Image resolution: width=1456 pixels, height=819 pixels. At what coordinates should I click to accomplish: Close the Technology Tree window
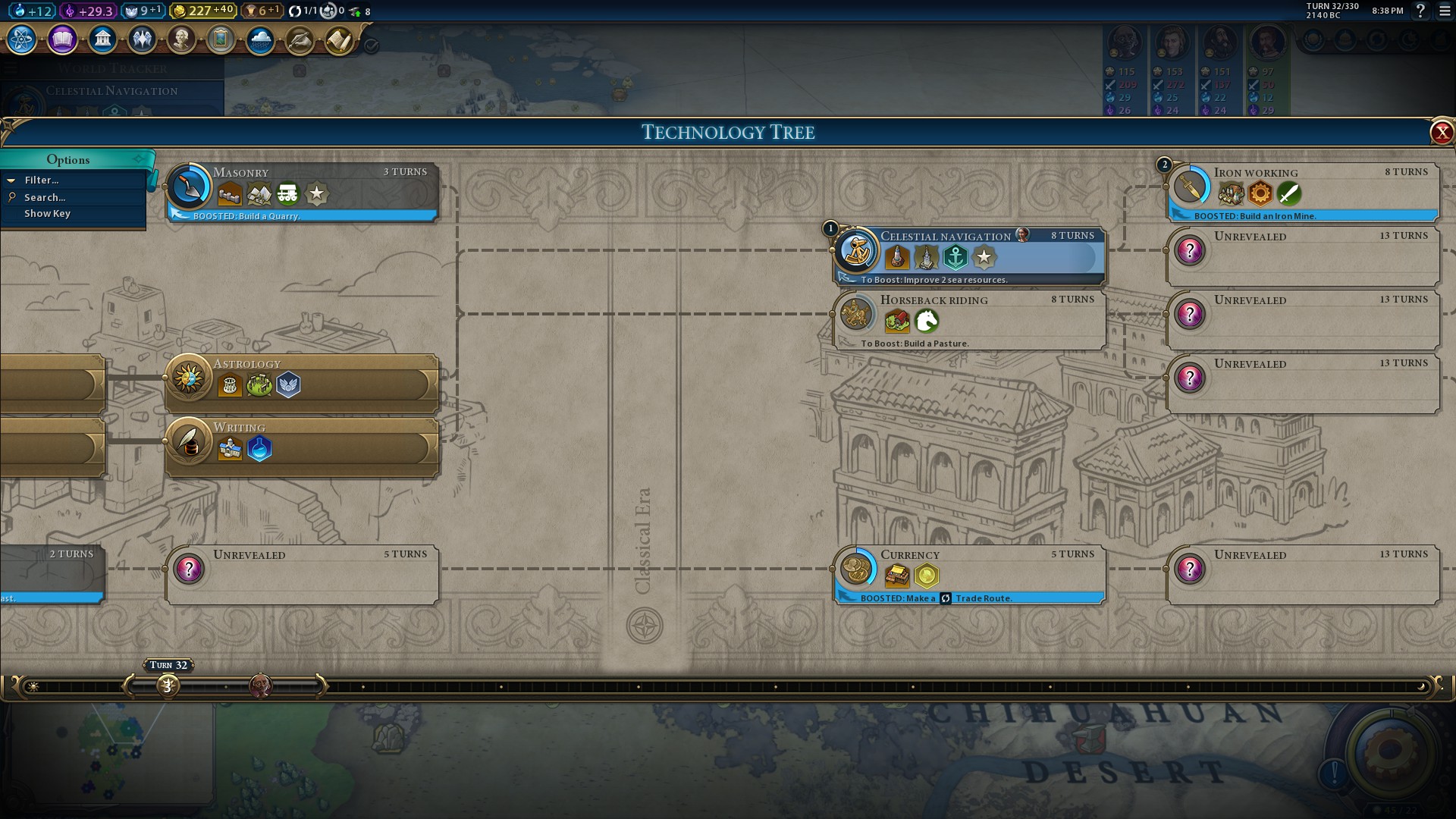(1441, 133)
